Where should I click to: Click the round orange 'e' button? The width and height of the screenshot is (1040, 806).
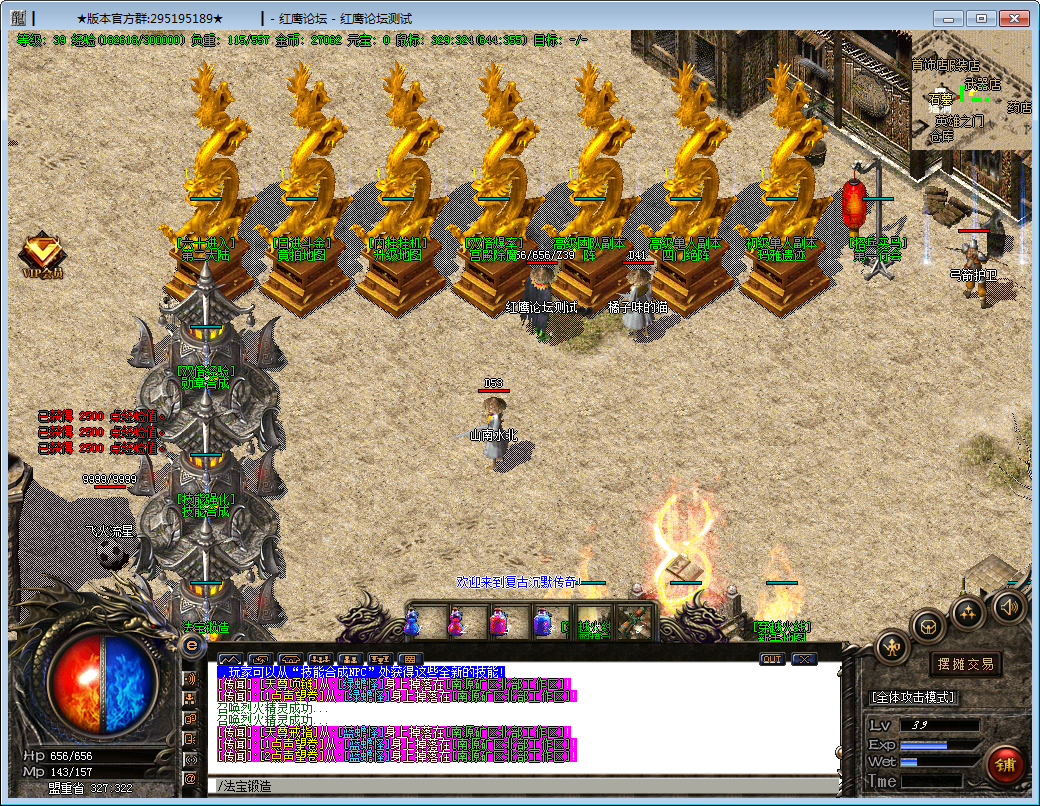click(x=191, y=646)
